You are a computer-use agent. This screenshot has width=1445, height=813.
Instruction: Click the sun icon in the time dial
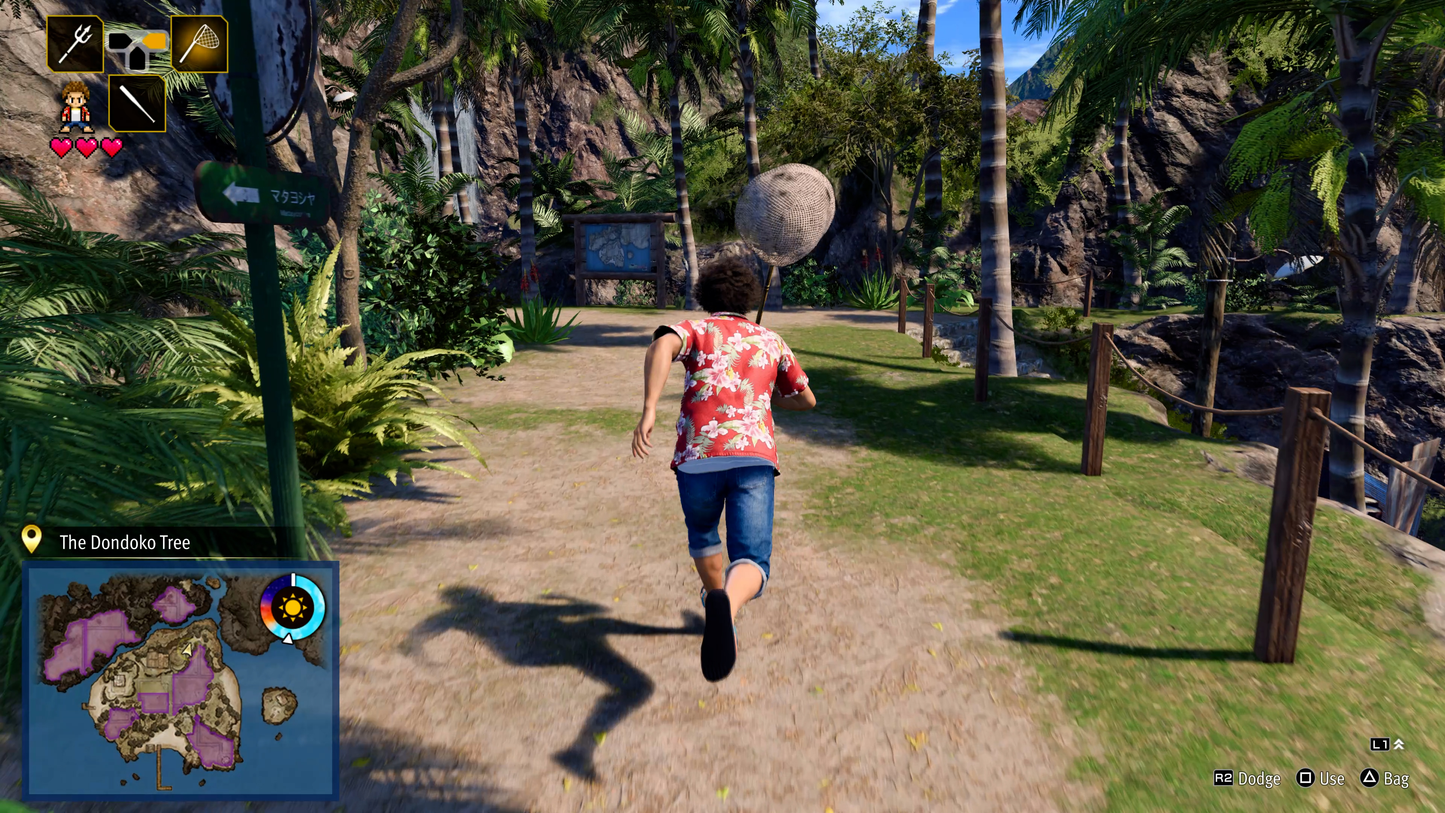point(293,608)
